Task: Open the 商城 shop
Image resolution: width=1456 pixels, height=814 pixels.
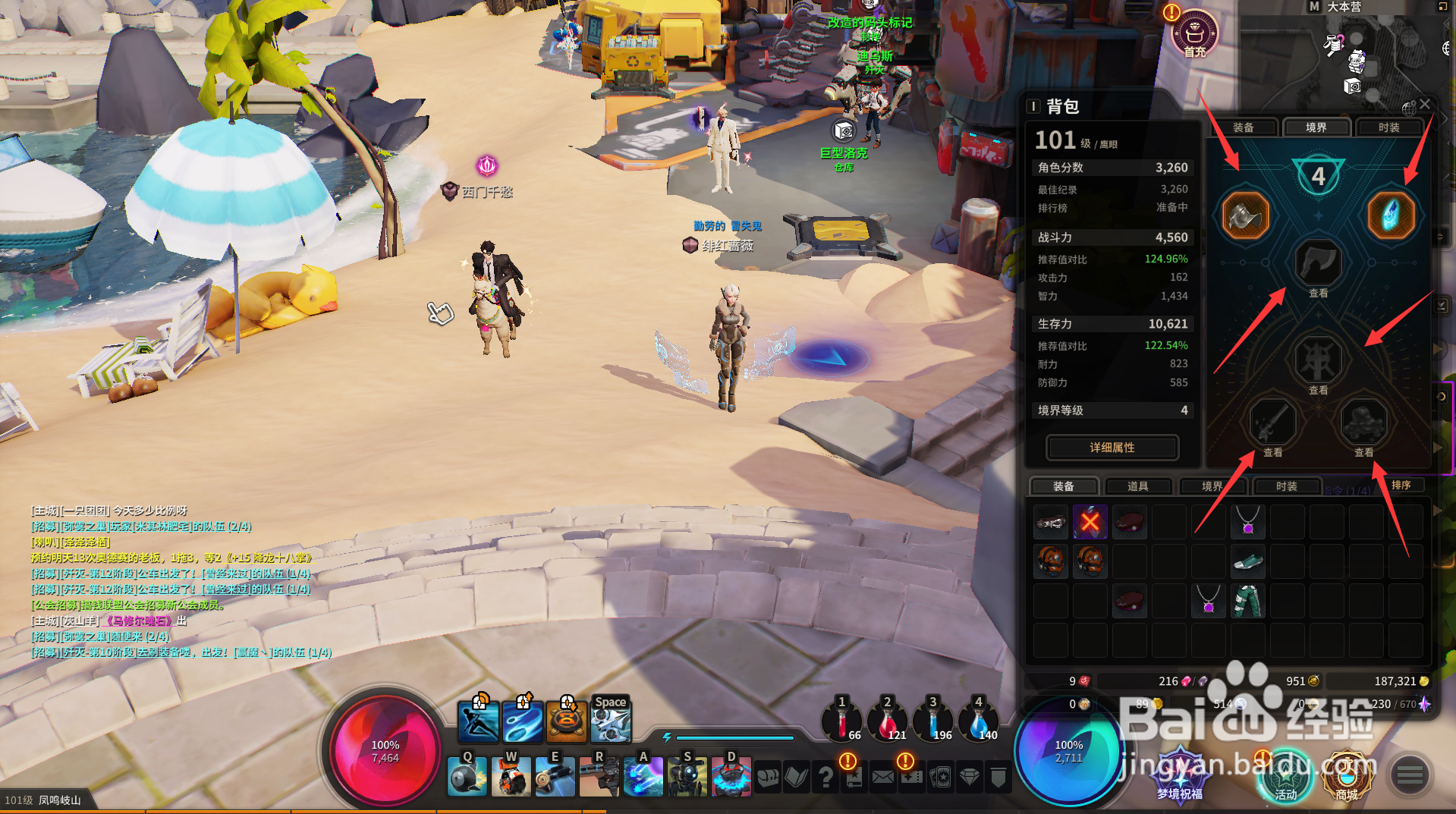Action: (x=1346, y=775)
